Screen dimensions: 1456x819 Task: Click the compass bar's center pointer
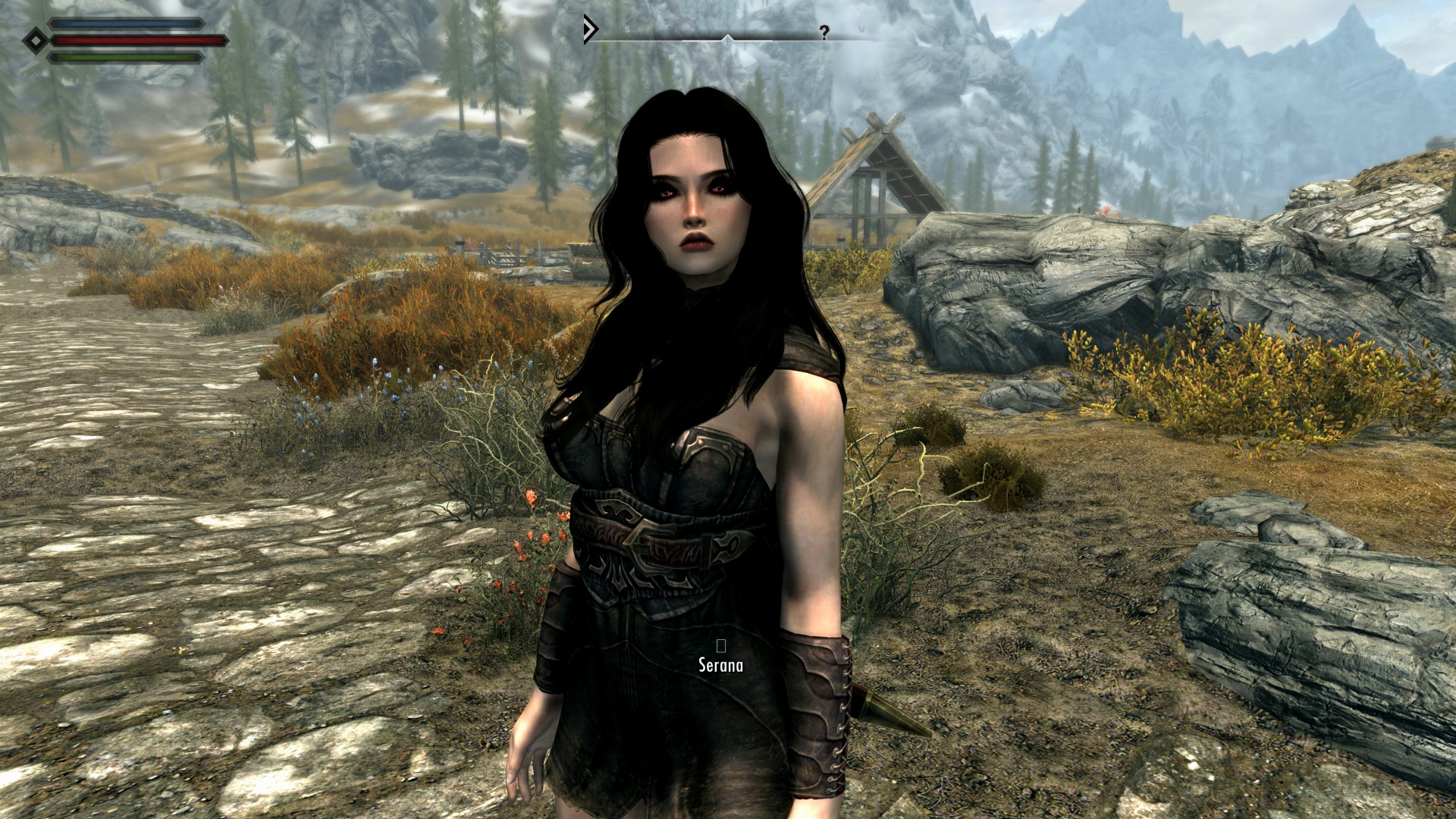727,37
